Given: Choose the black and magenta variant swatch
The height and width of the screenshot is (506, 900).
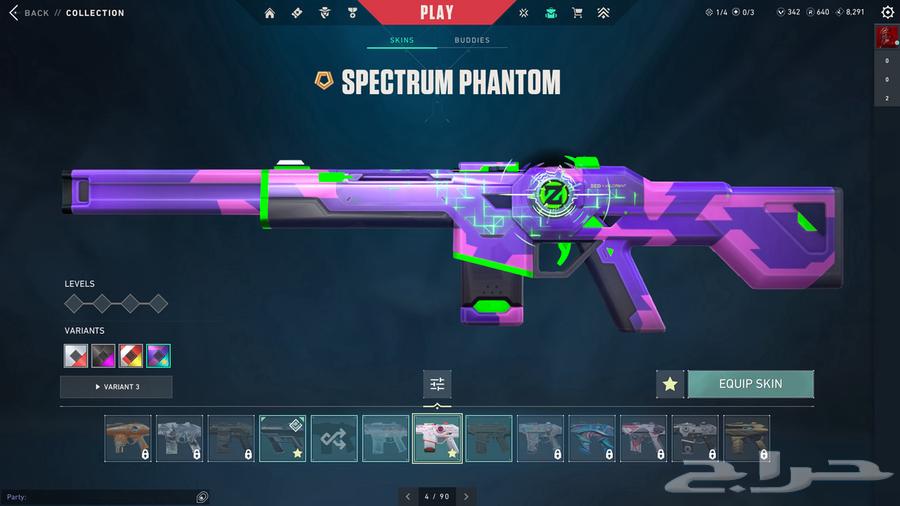Looking at the screenshot, I should pyautogui.click(x=104, y=356).
